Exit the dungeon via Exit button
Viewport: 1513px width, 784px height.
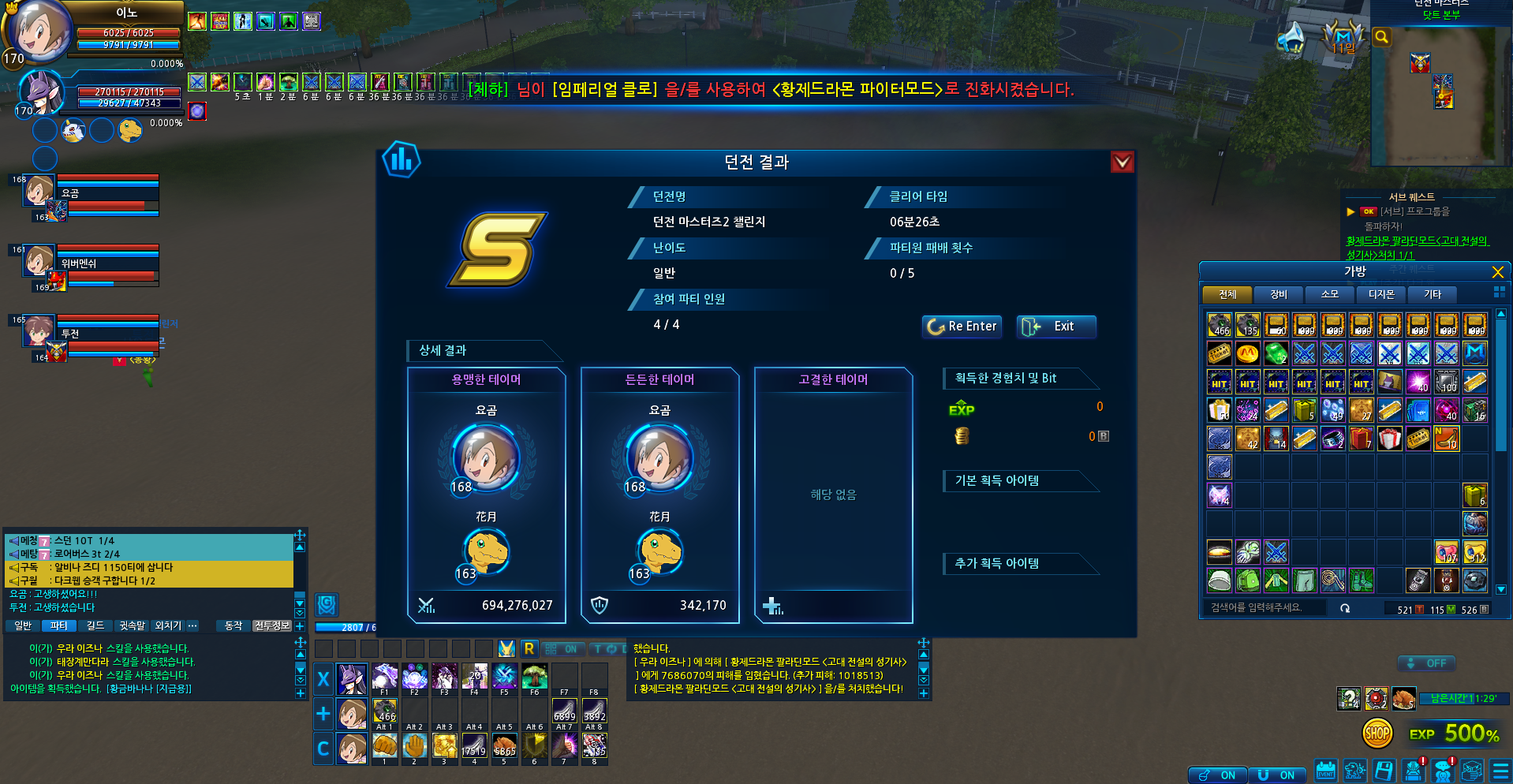(x=1055, y=327)
